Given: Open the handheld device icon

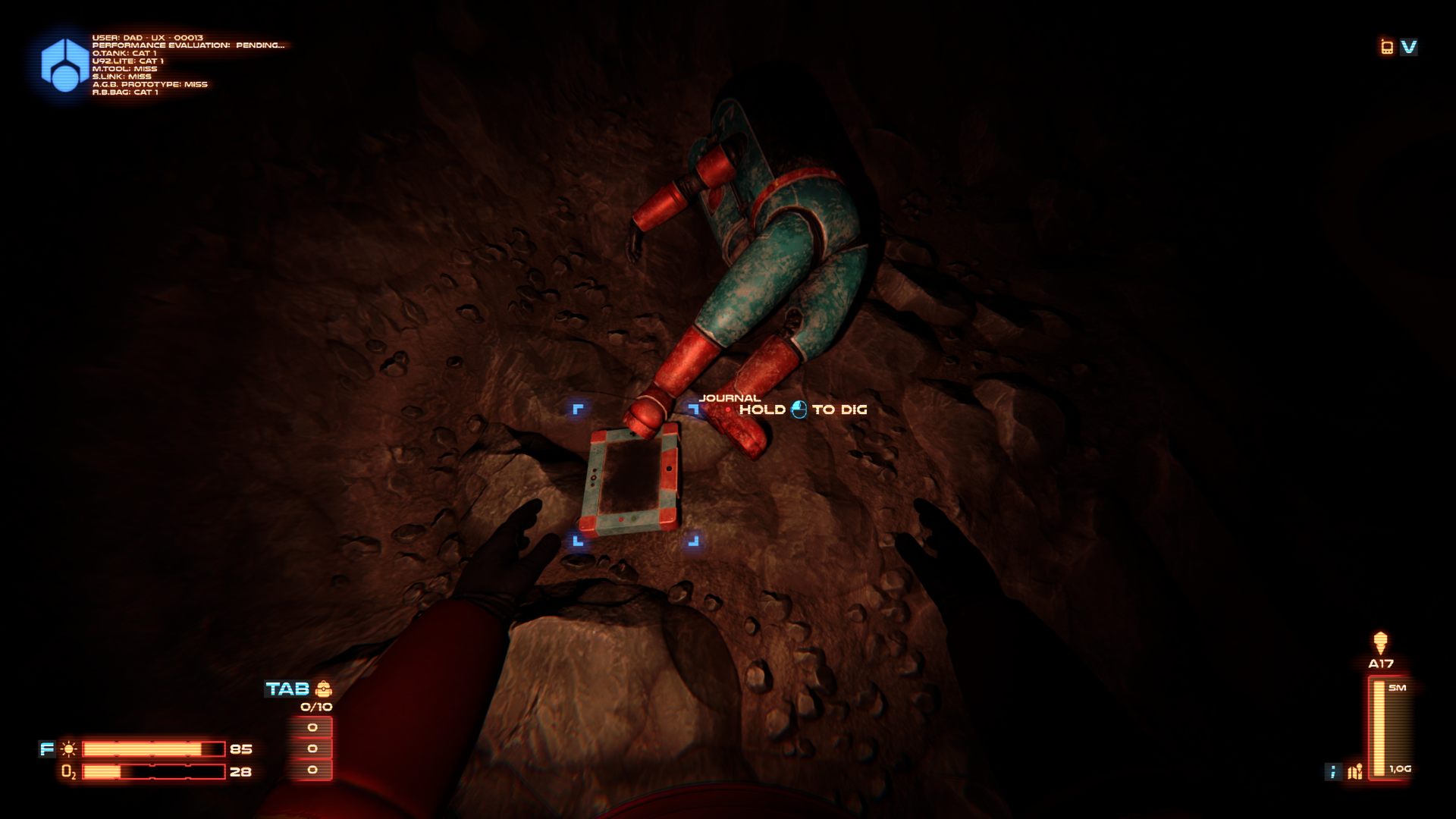Looking at the screenshot, I should 1387,47.
